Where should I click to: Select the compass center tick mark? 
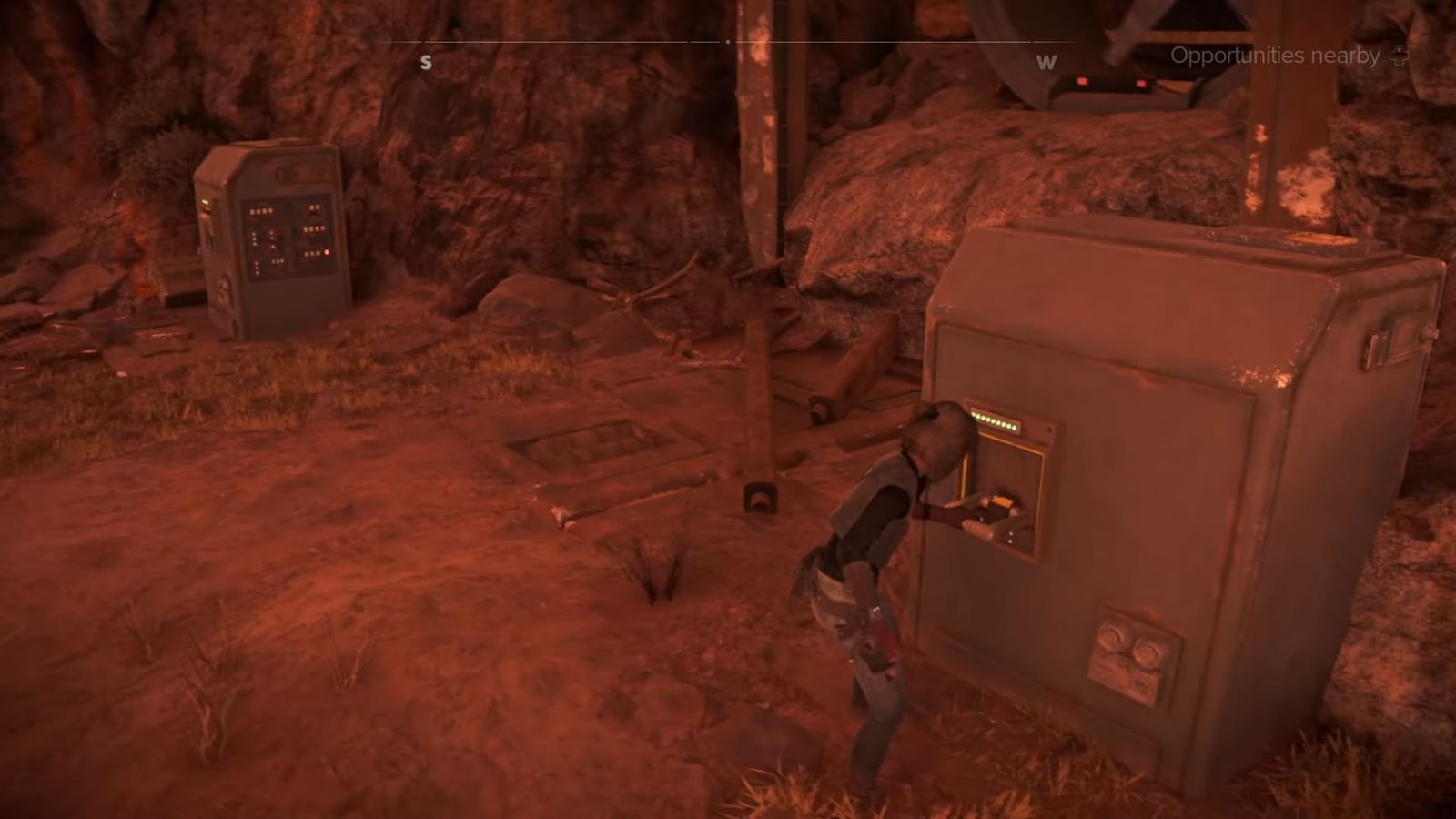click(728, 41)
